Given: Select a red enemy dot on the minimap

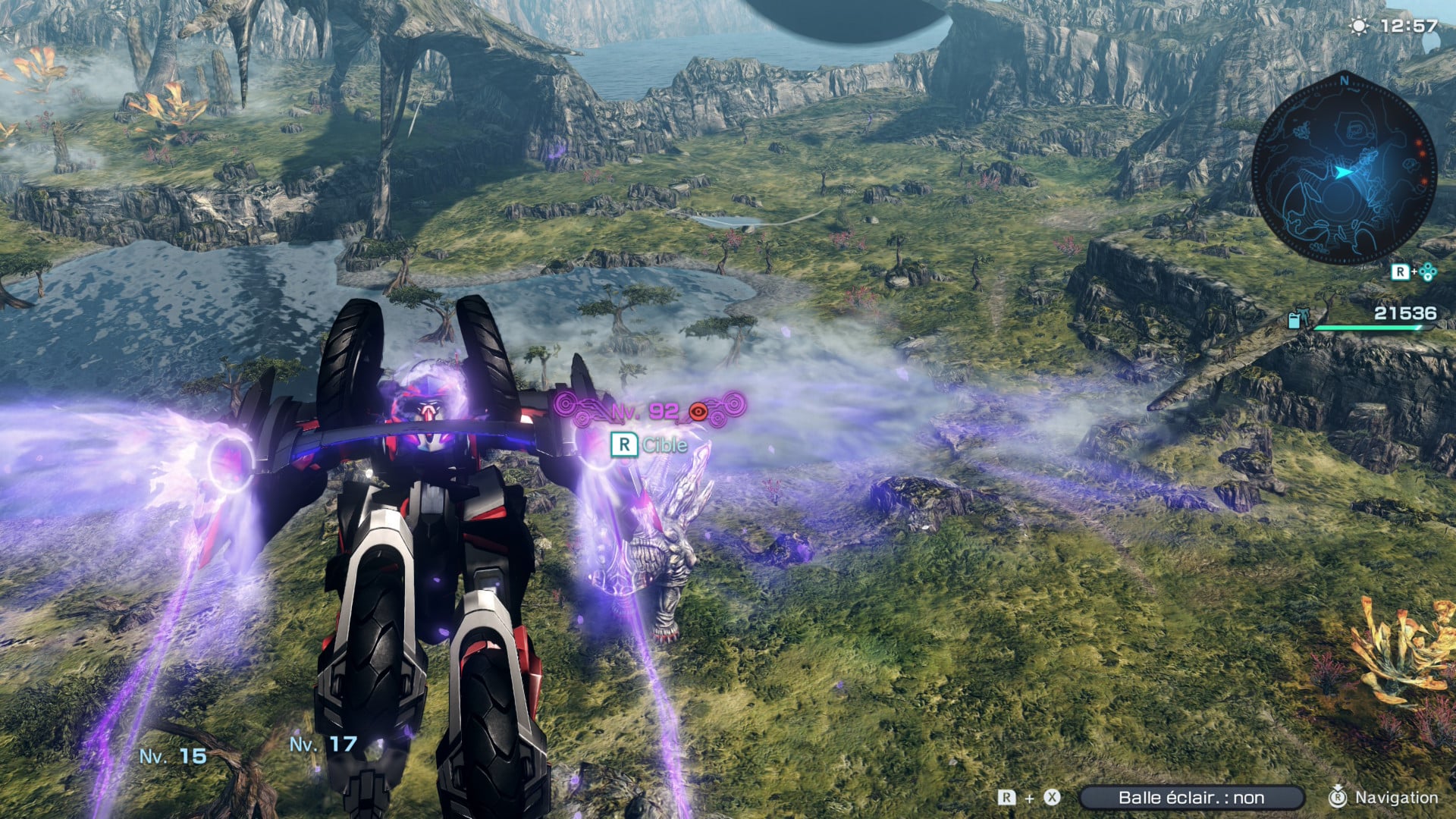Looking at the screenshot, I should [x=1419, y=144].
